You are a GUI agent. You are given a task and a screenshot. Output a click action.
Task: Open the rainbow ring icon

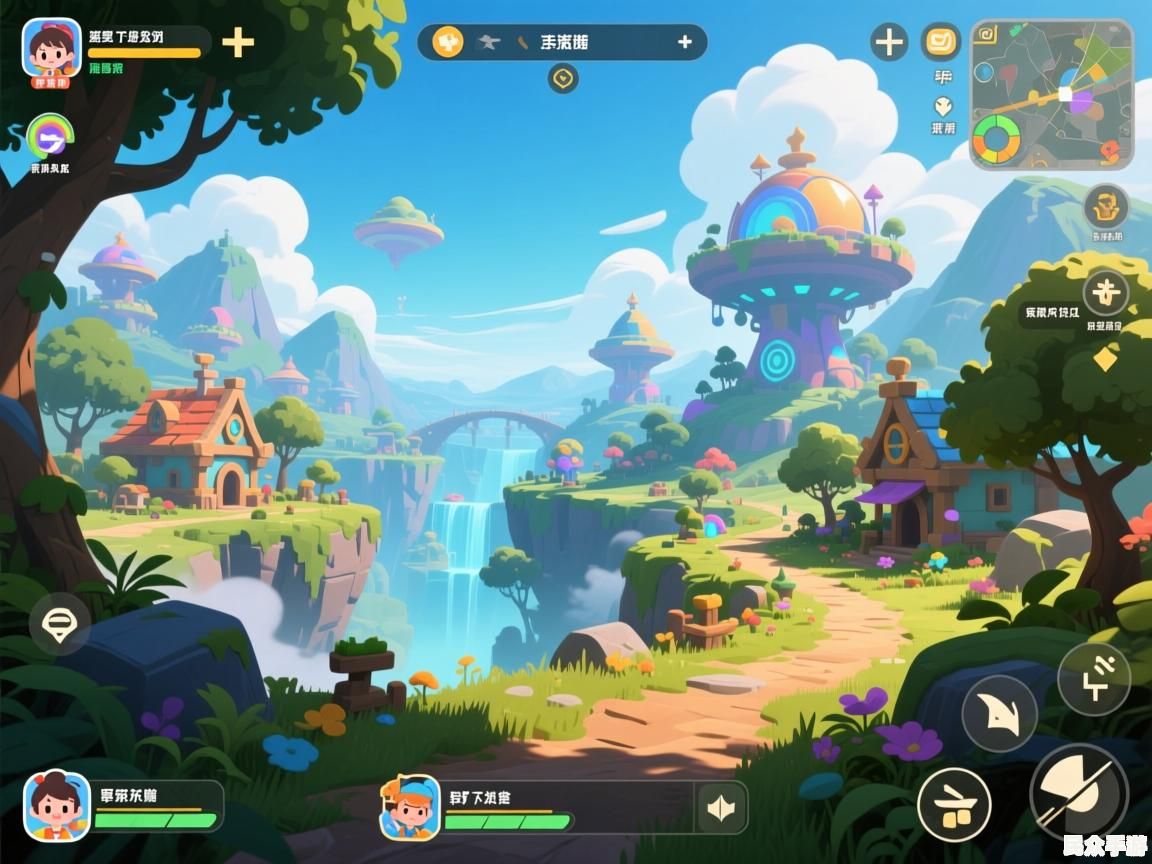click(47, 136)
